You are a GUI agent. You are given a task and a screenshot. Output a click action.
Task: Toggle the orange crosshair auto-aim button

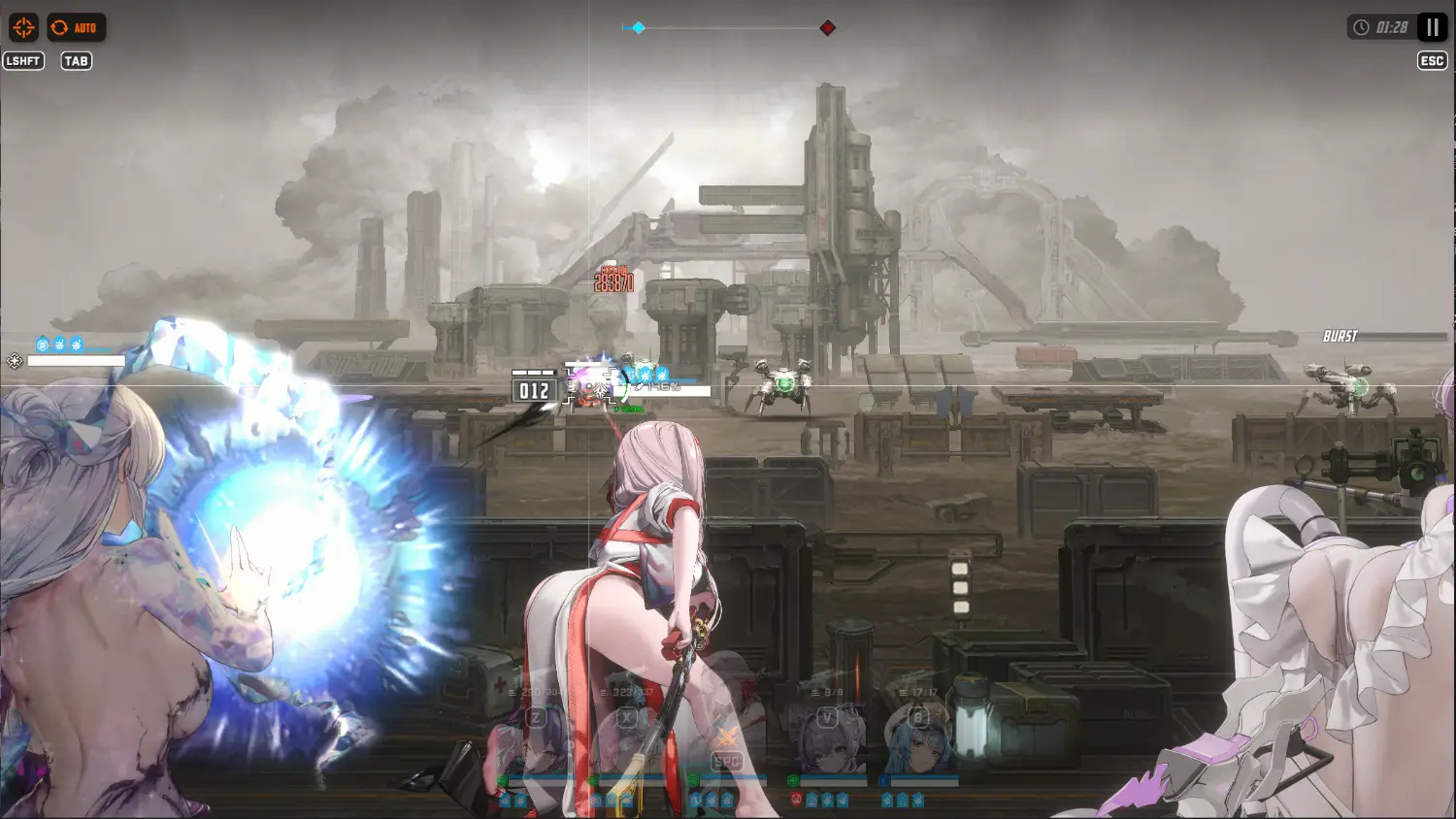[23, 27]
